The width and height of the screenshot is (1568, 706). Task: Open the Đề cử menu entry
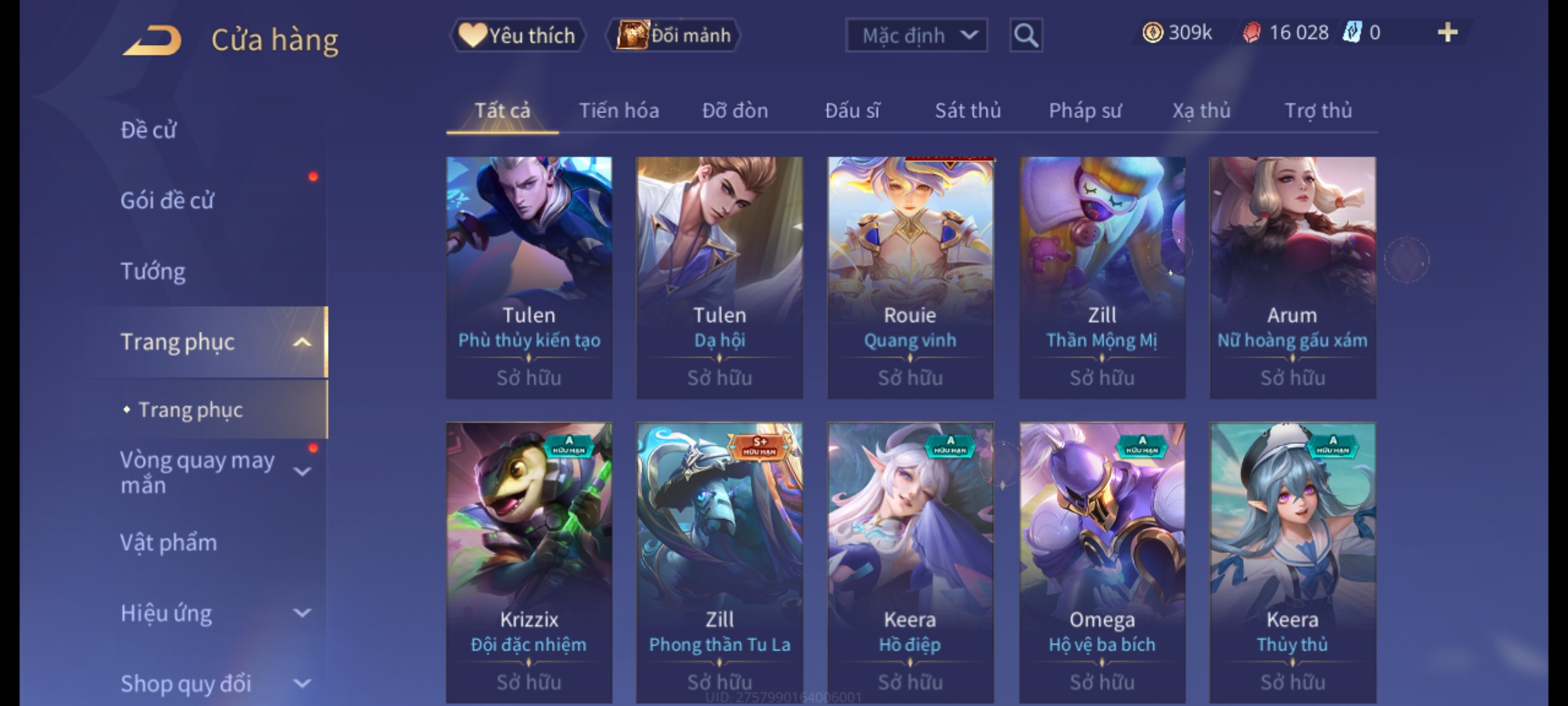149,130
